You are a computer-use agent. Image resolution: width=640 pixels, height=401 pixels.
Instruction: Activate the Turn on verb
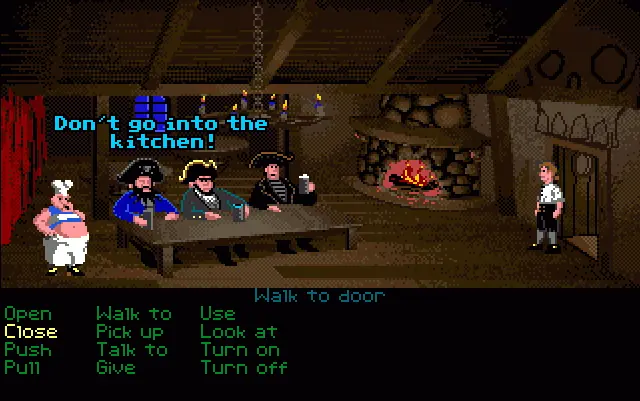[240, 350]
